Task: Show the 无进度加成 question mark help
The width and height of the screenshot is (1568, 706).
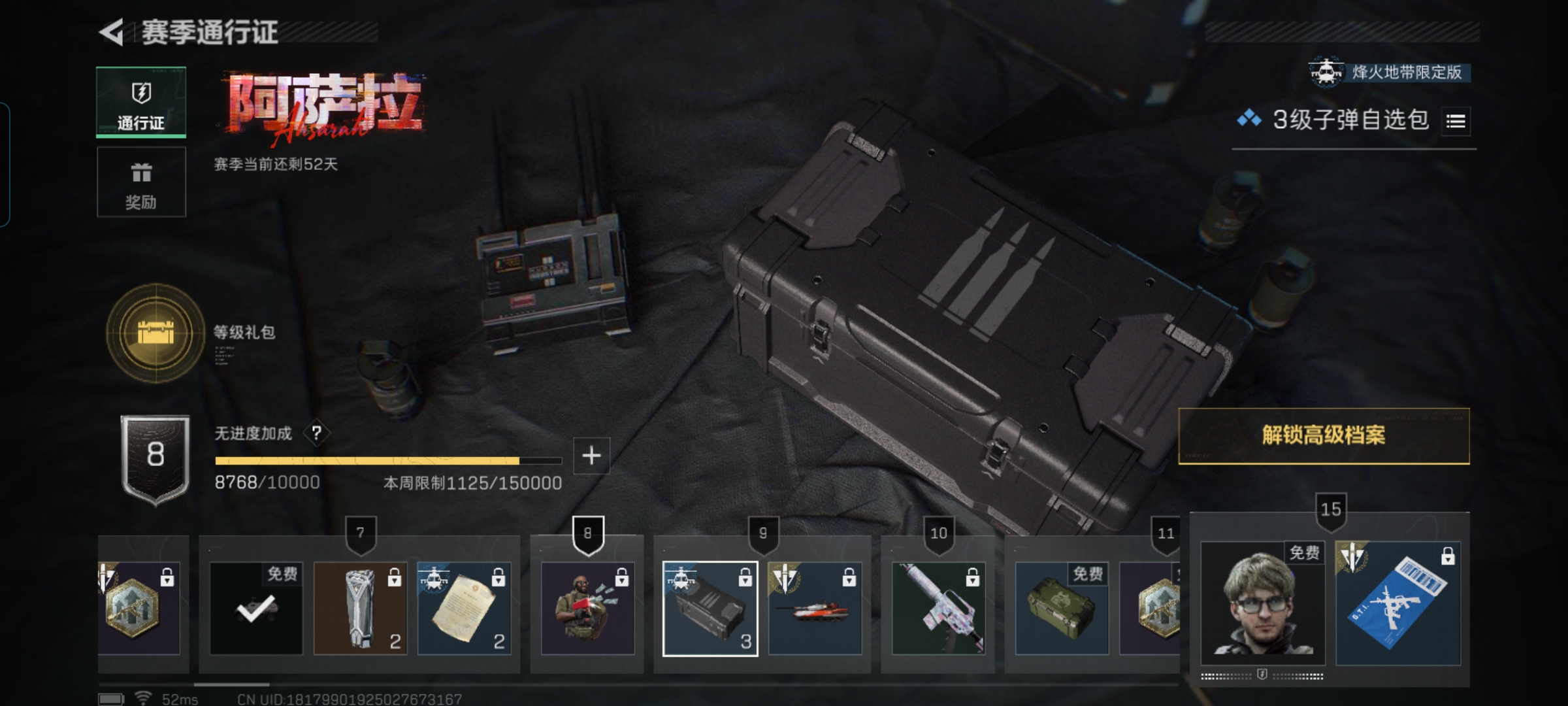Action: point(317,433)
